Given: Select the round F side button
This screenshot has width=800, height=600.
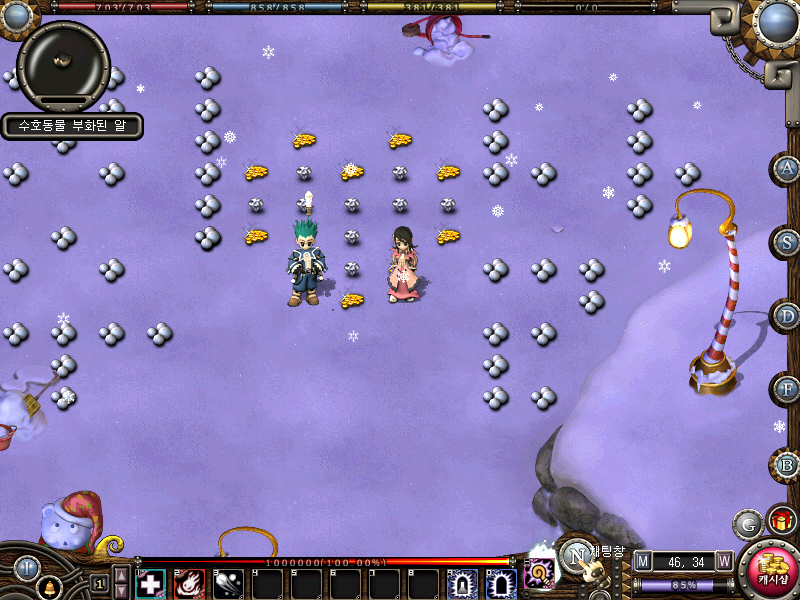Looking at the screenshot, I should pyautogui.click(x=787, y=389).
